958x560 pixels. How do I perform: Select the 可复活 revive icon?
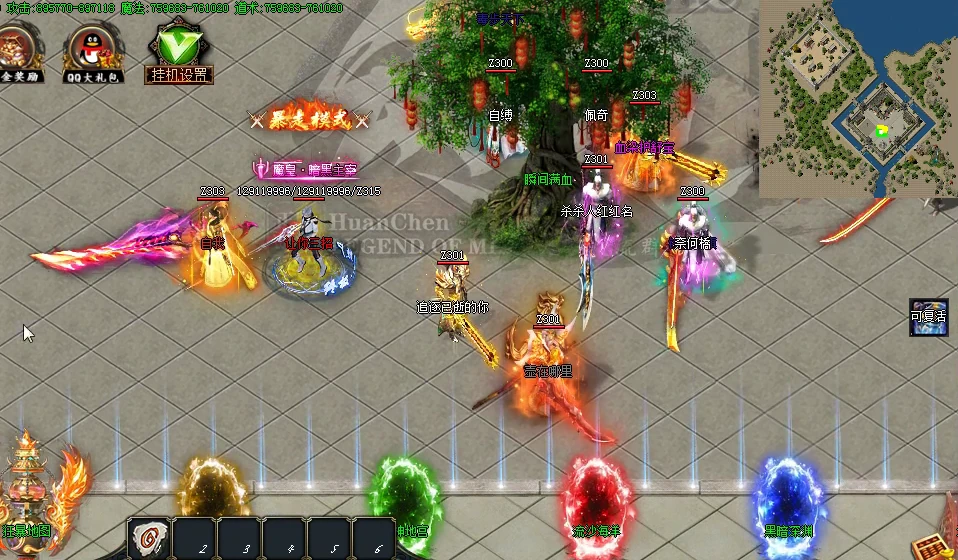(928, 317)
